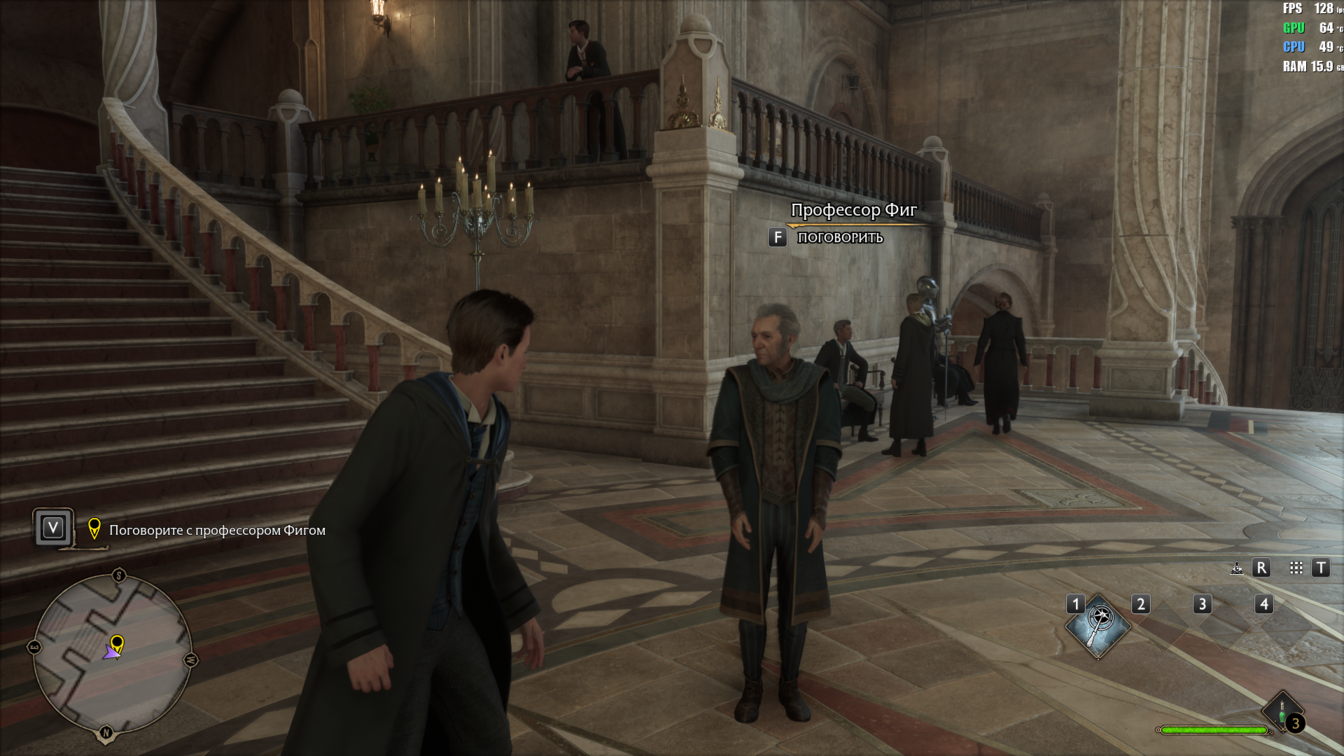The image size is (1344, 756).
Task: Select the yellow quest marker on the minimap
Action: 117,643
